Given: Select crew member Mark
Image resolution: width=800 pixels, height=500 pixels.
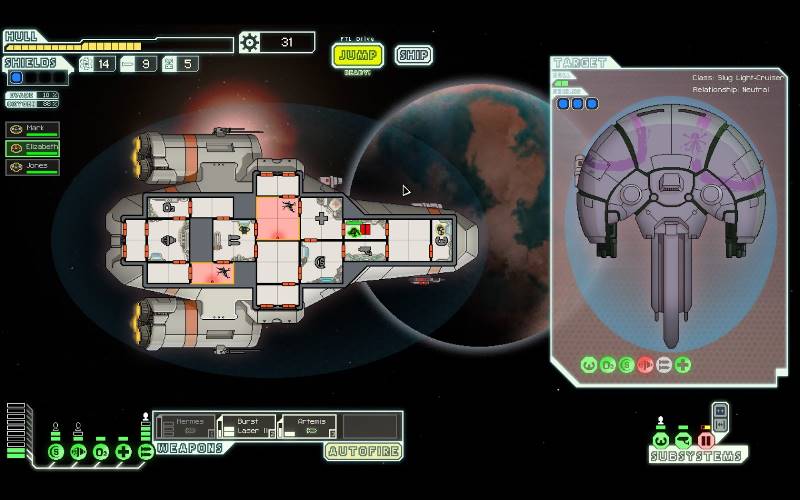Looking at the screenshot, I should [33, 130].
